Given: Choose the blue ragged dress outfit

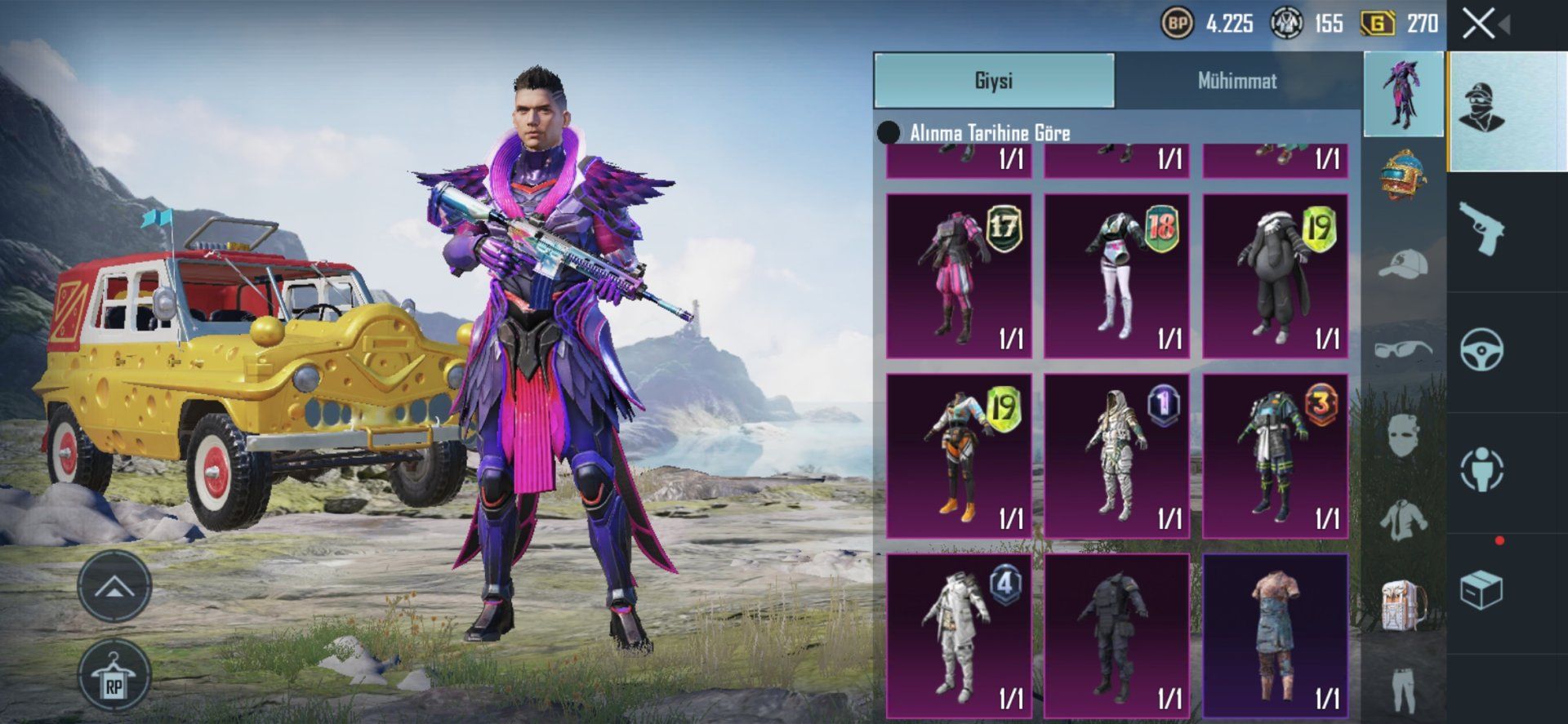Looking at the screenshot, I should click(1275, 635).
